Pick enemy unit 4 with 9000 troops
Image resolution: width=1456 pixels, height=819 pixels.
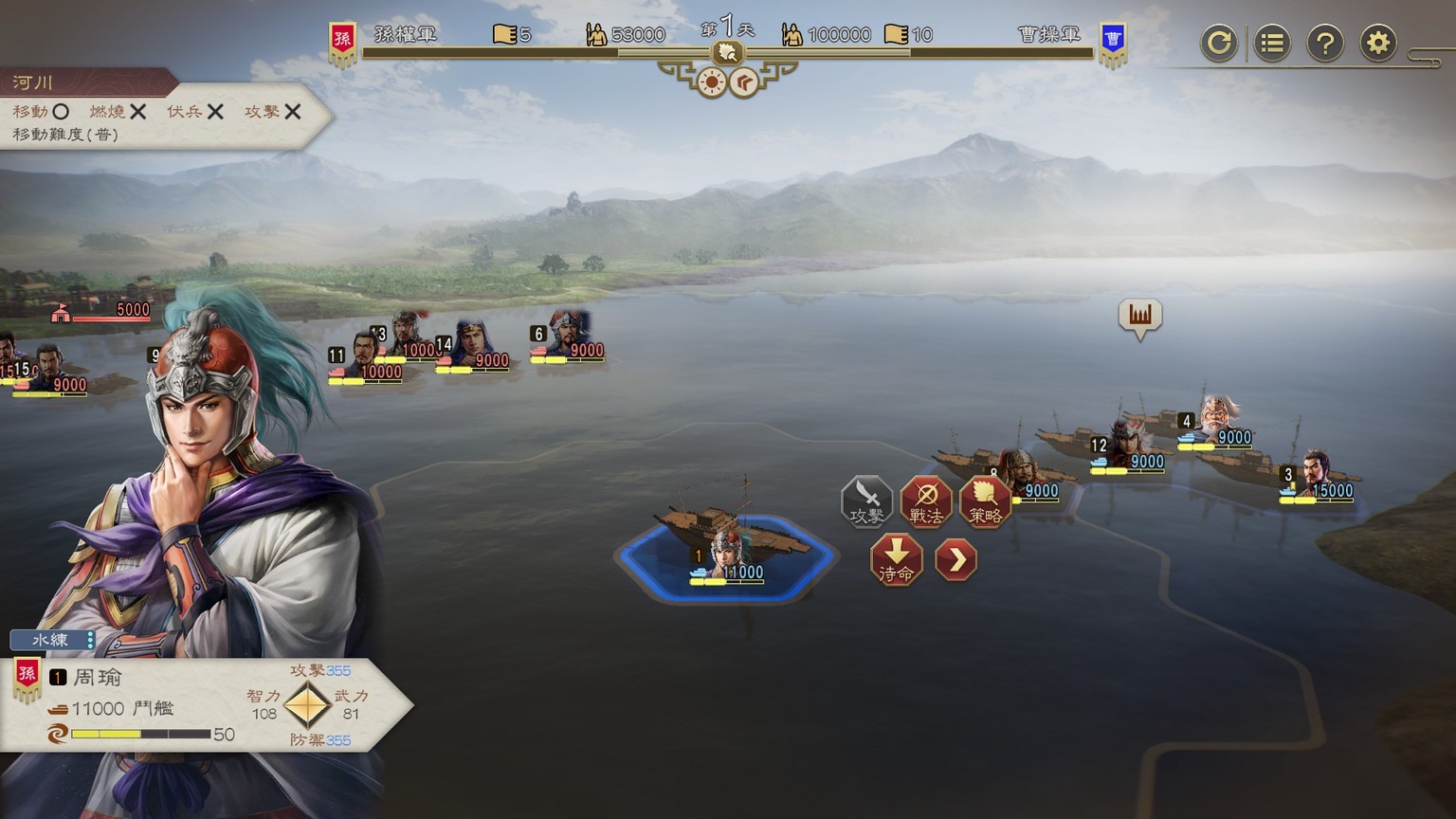[1218, 423]
